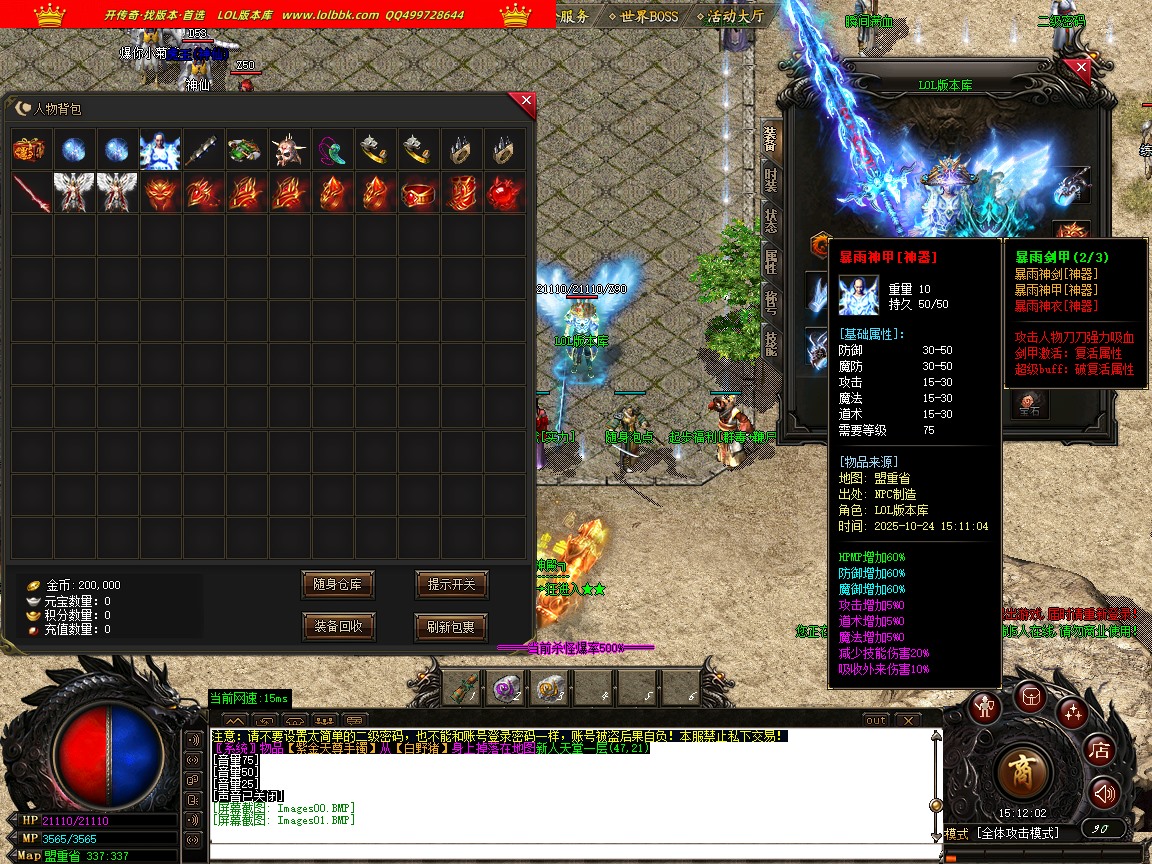The image size is (1152, 864).
Task: Select the red spear weapon slot
Action: (x=31, y=193)
